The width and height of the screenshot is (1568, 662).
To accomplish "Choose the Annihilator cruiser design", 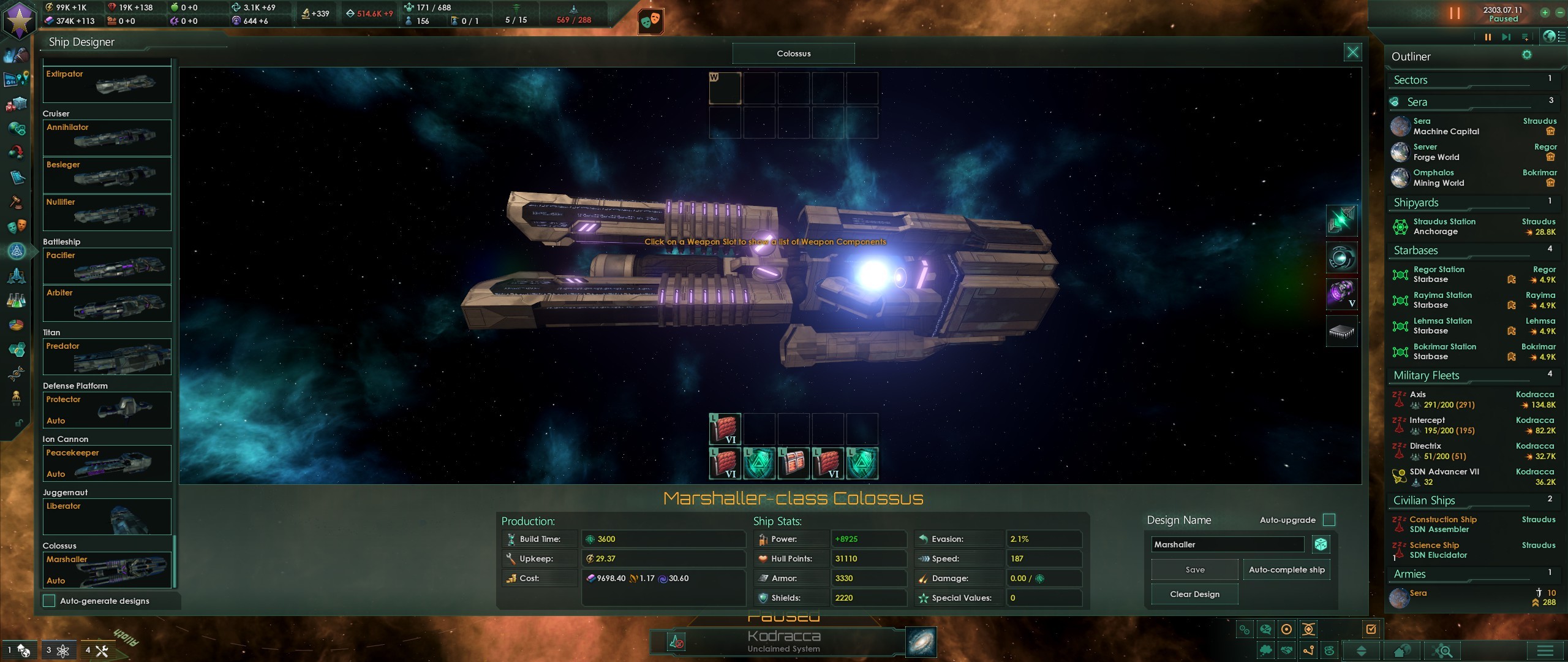I will 107,137.
